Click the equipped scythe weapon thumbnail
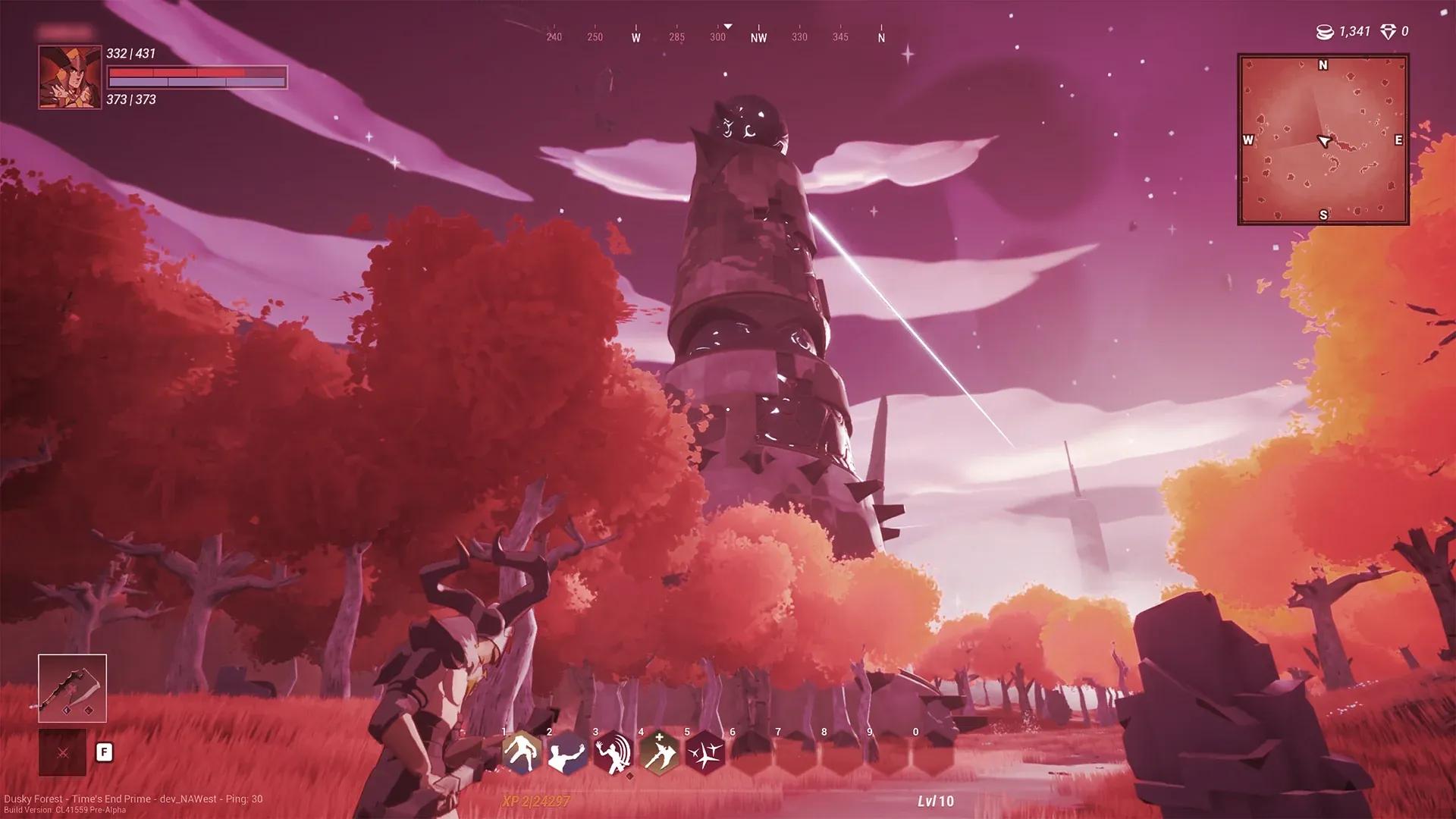 point(73,688)
